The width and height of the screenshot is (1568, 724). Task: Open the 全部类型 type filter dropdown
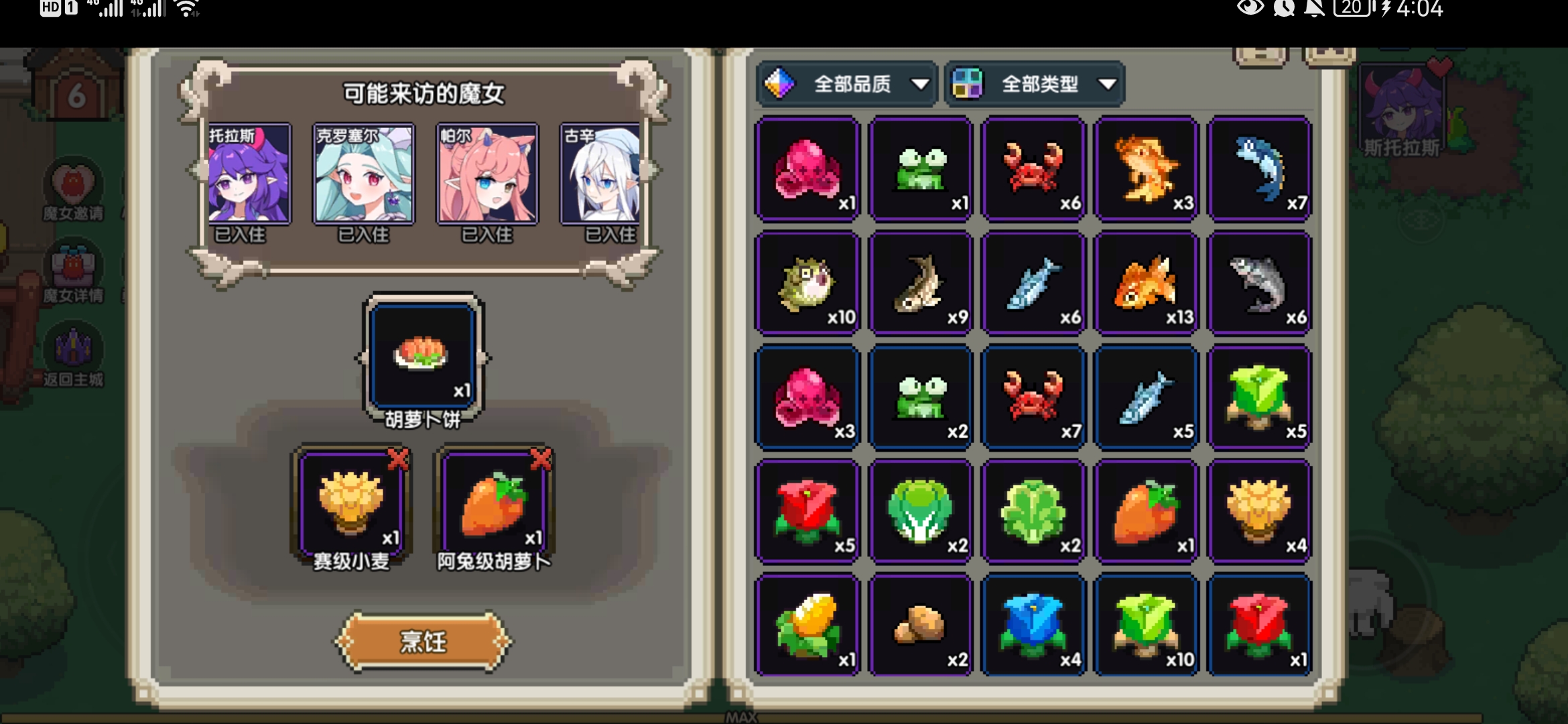[x=1035, y=84]
